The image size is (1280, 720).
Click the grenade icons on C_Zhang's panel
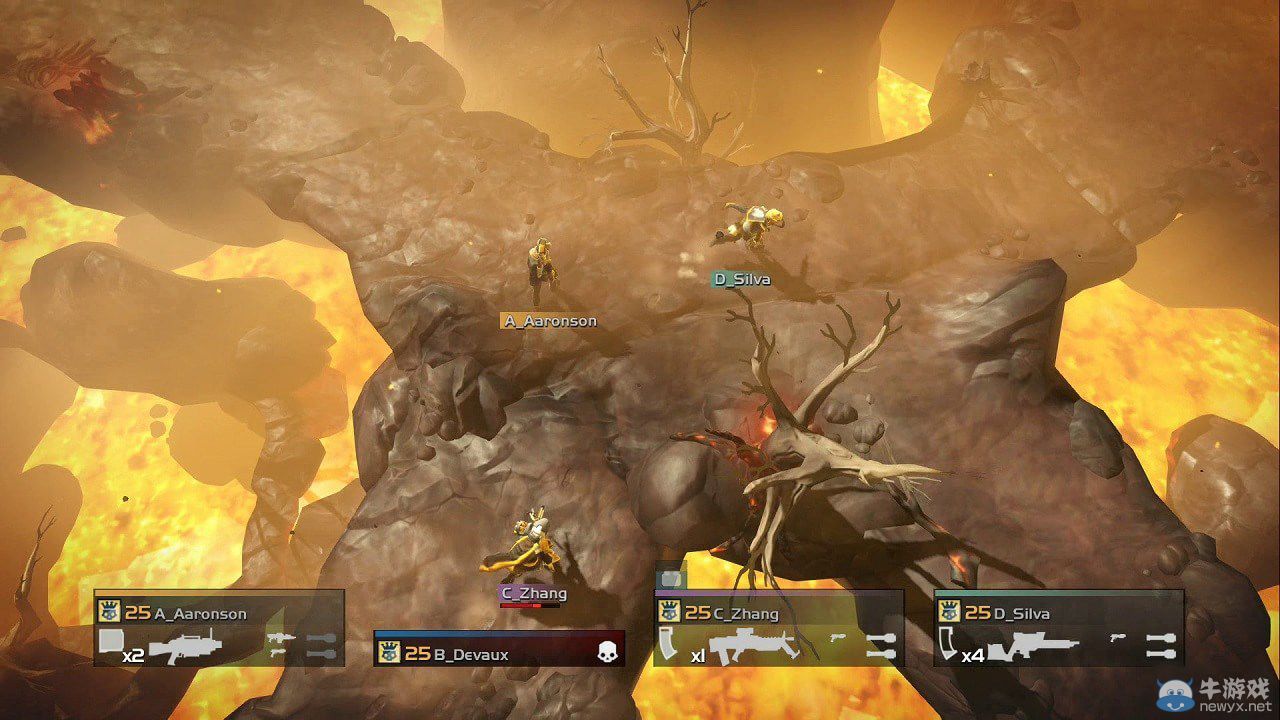880,644
